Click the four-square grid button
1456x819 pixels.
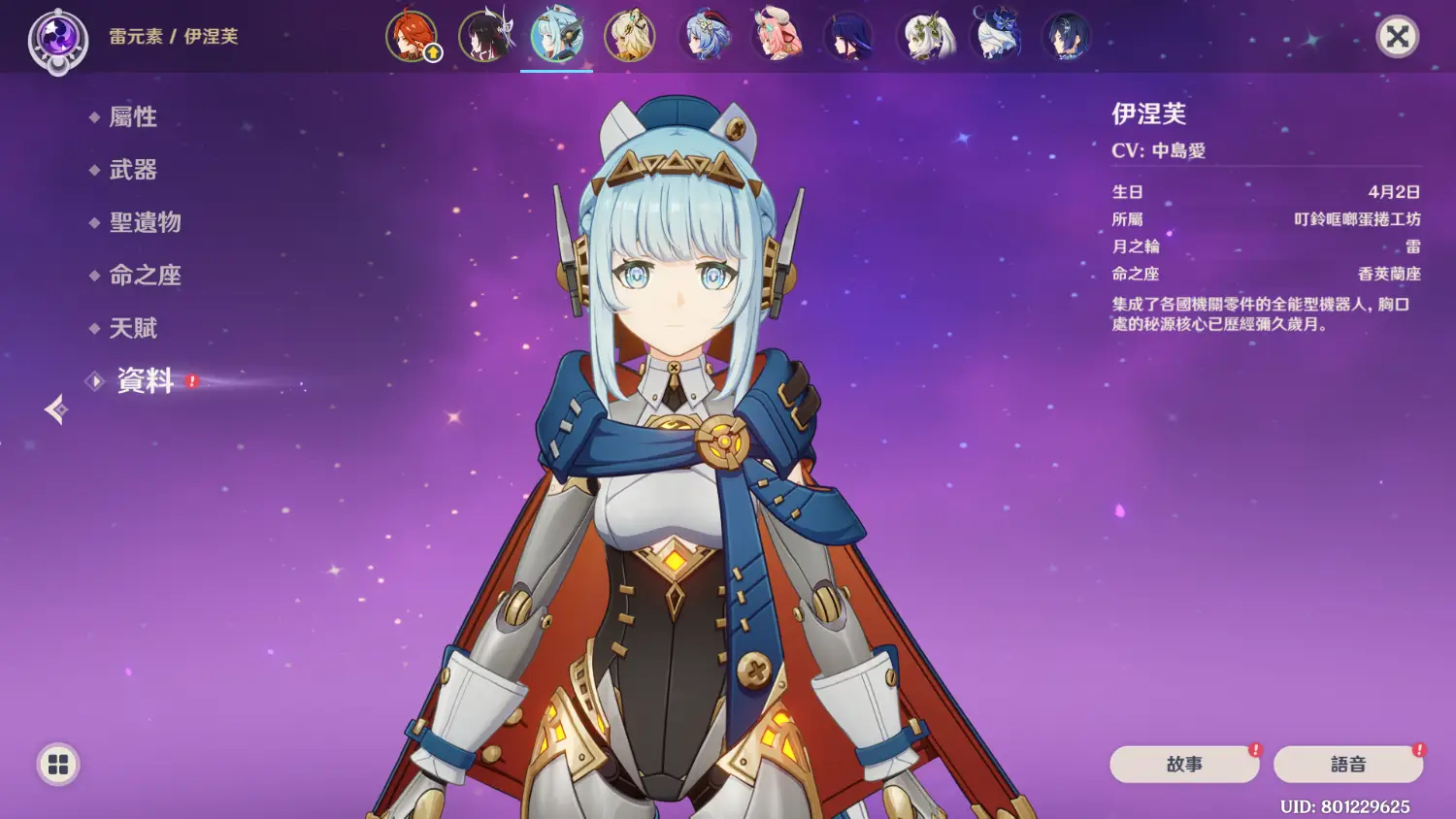point(58,765)
